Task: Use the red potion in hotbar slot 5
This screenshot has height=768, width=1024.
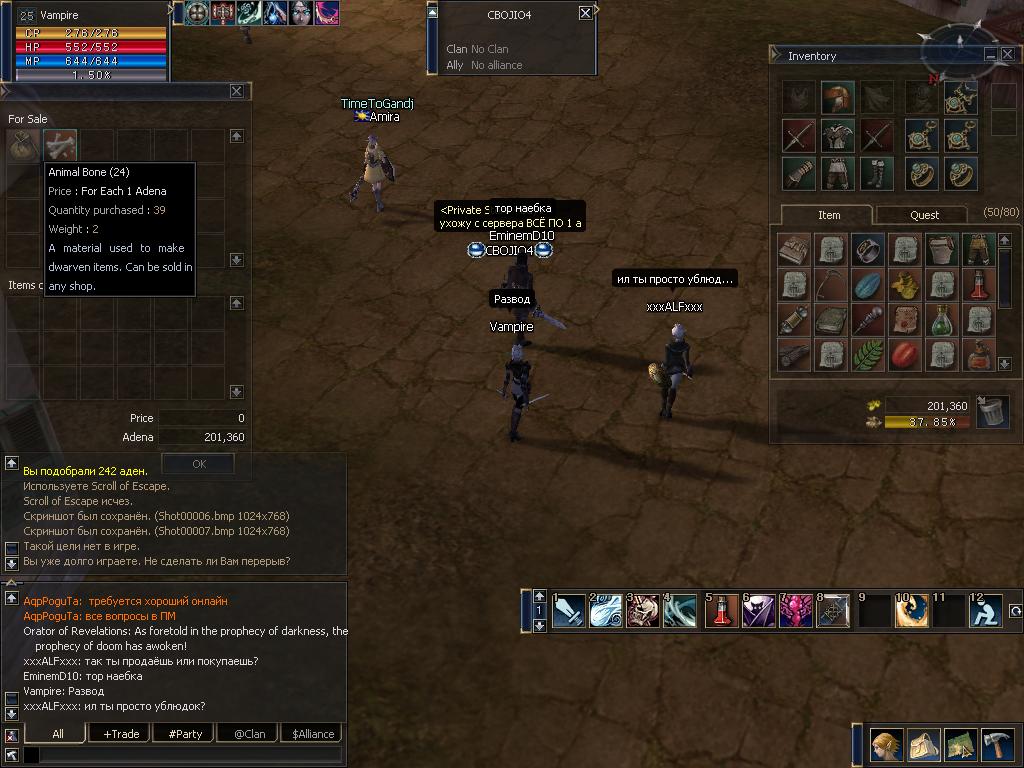Action: coord(723,610)
